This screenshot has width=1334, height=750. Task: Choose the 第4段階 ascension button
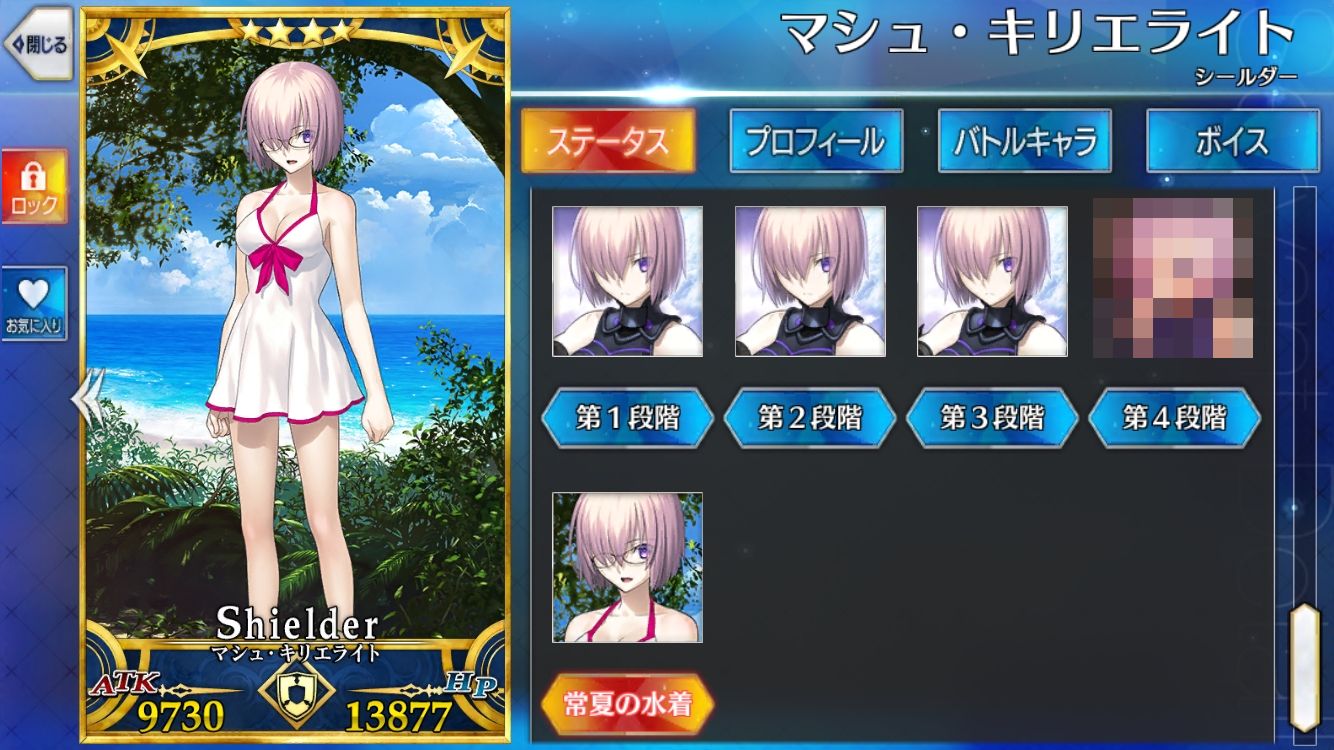coord(1174,418)
